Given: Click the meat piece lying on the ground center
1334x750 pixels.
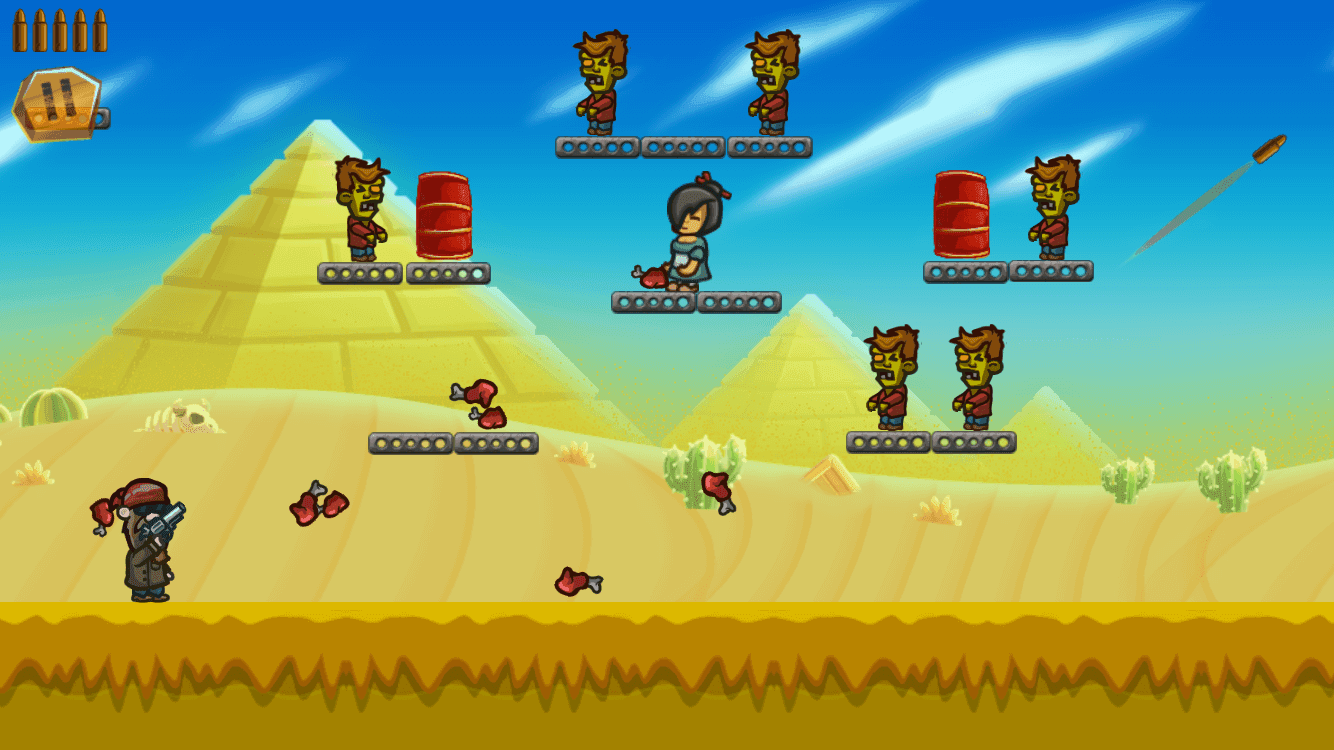Looking at the screenshot, I should 578,582.
